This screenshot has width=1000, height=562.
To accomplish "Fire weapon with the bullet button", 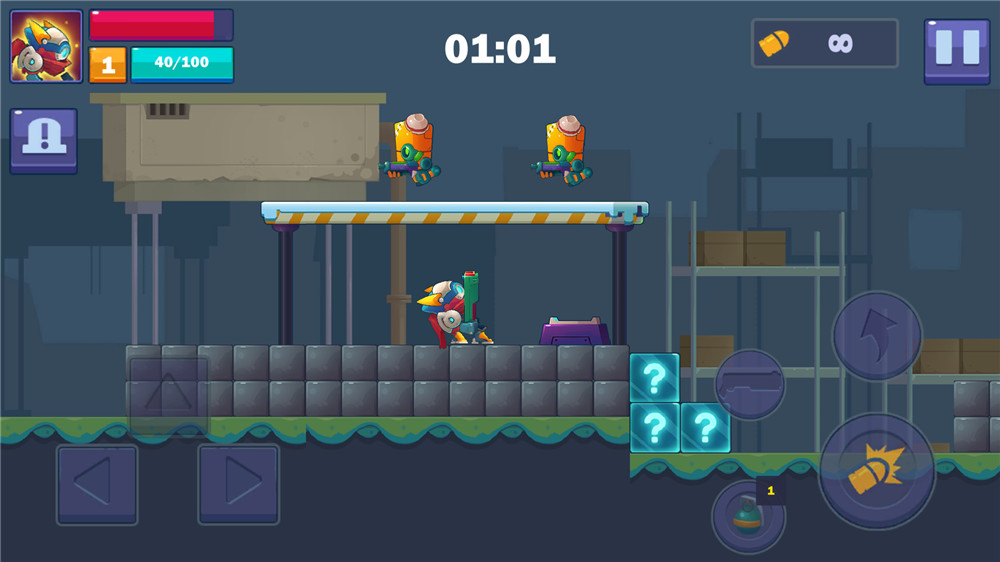I will pyautogui.click(x=876, y=471).
